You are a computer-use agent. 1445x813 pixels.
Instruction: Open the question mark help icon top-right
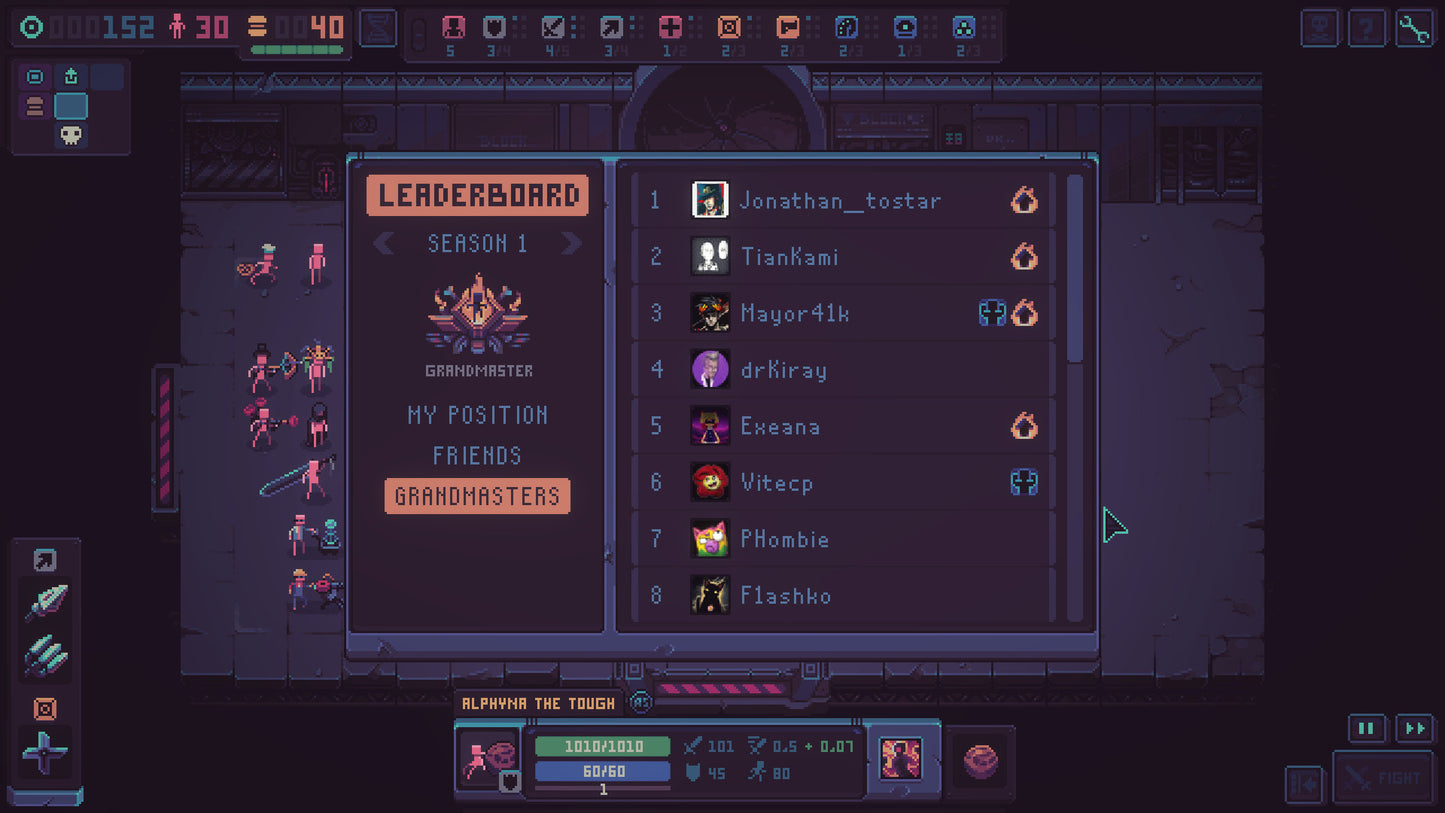(x=1366, y=27)
